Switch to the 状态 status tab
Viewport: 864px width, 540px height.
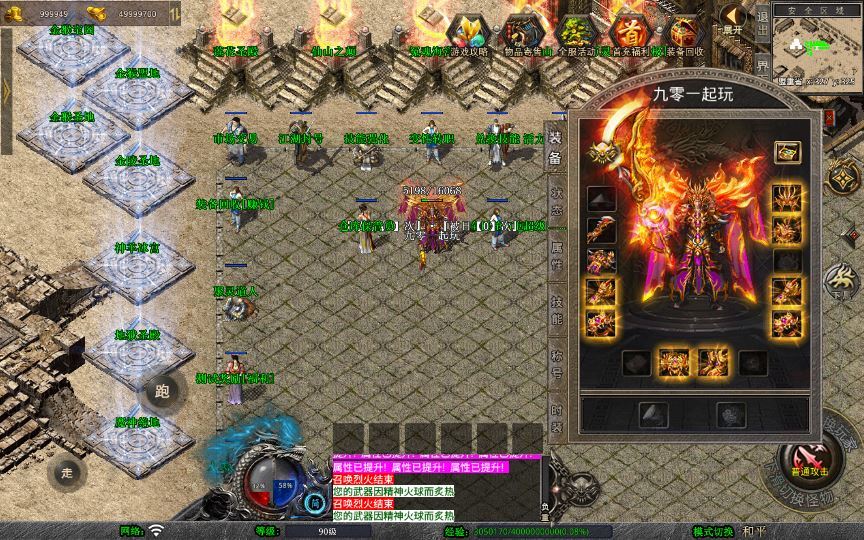555,198
